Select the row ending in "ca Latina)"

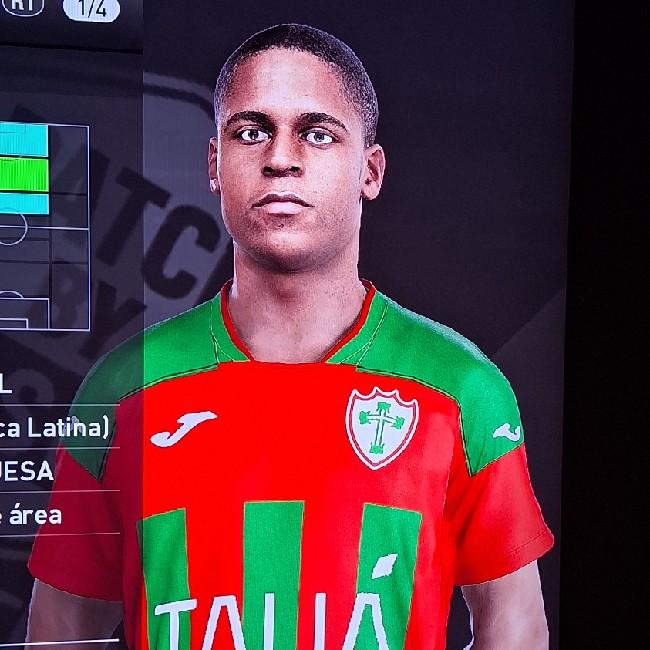(x=56, y=428)
